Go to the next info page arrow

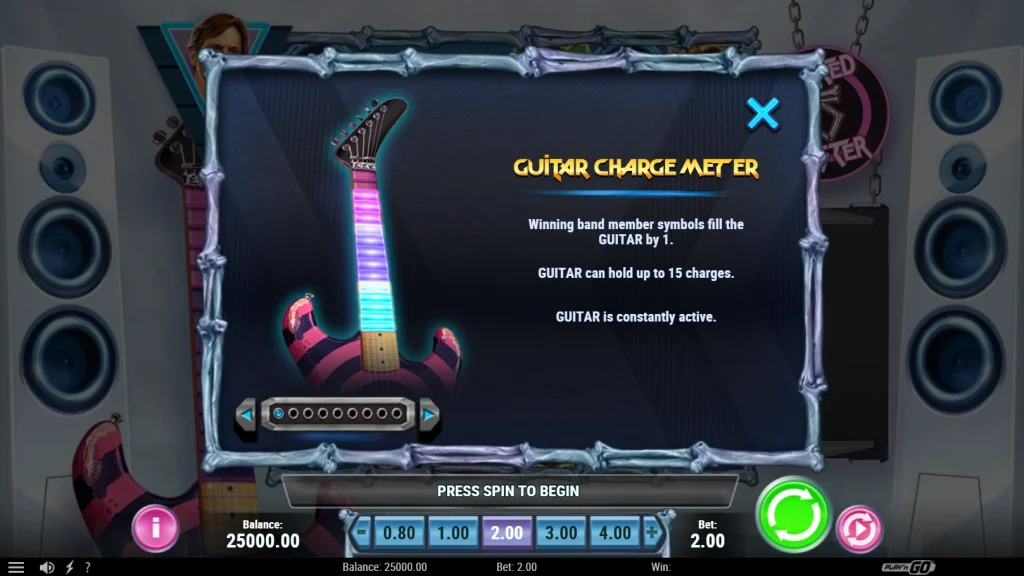tap(429, 414)
